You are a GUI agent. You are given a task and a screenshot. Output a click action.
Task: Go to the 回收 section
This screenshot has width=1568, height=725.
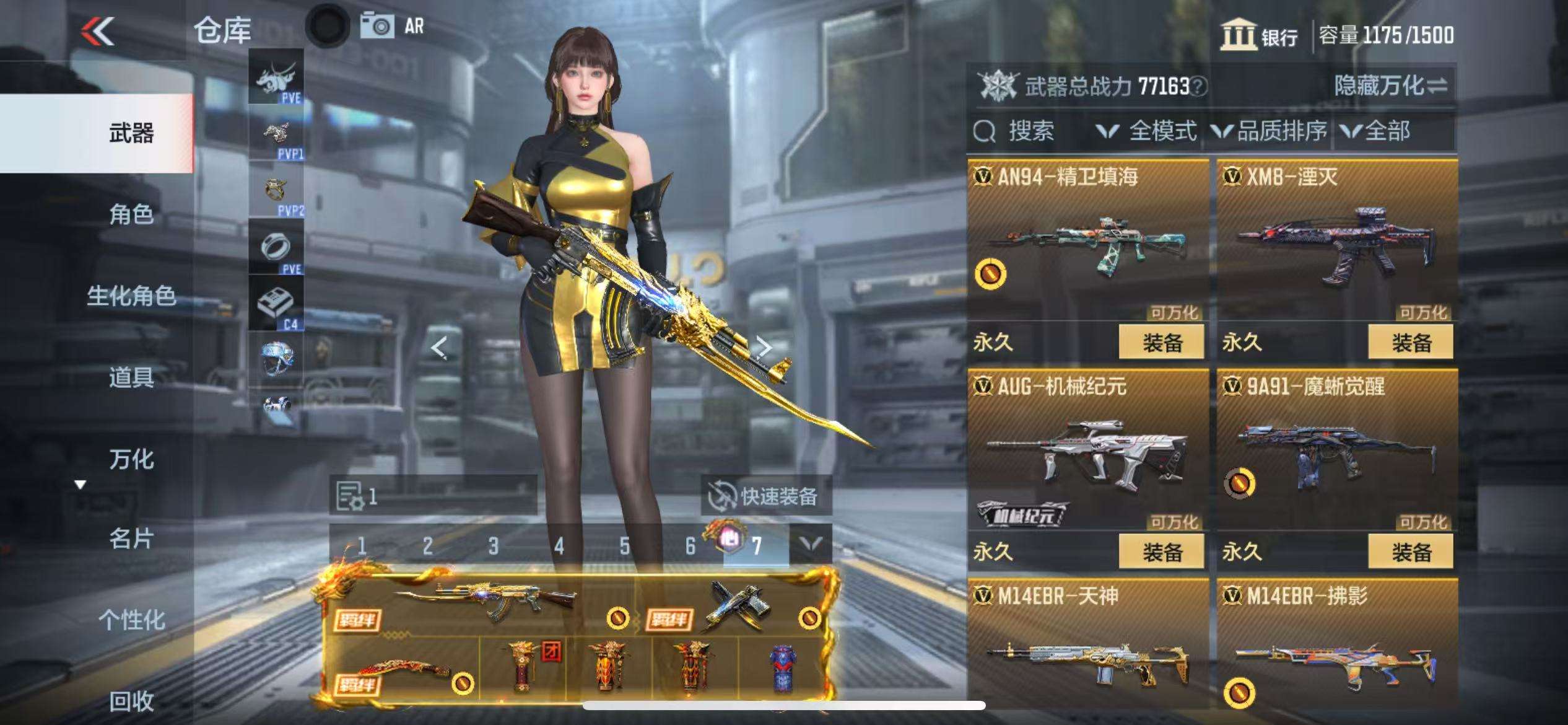(x=131, y=701)
